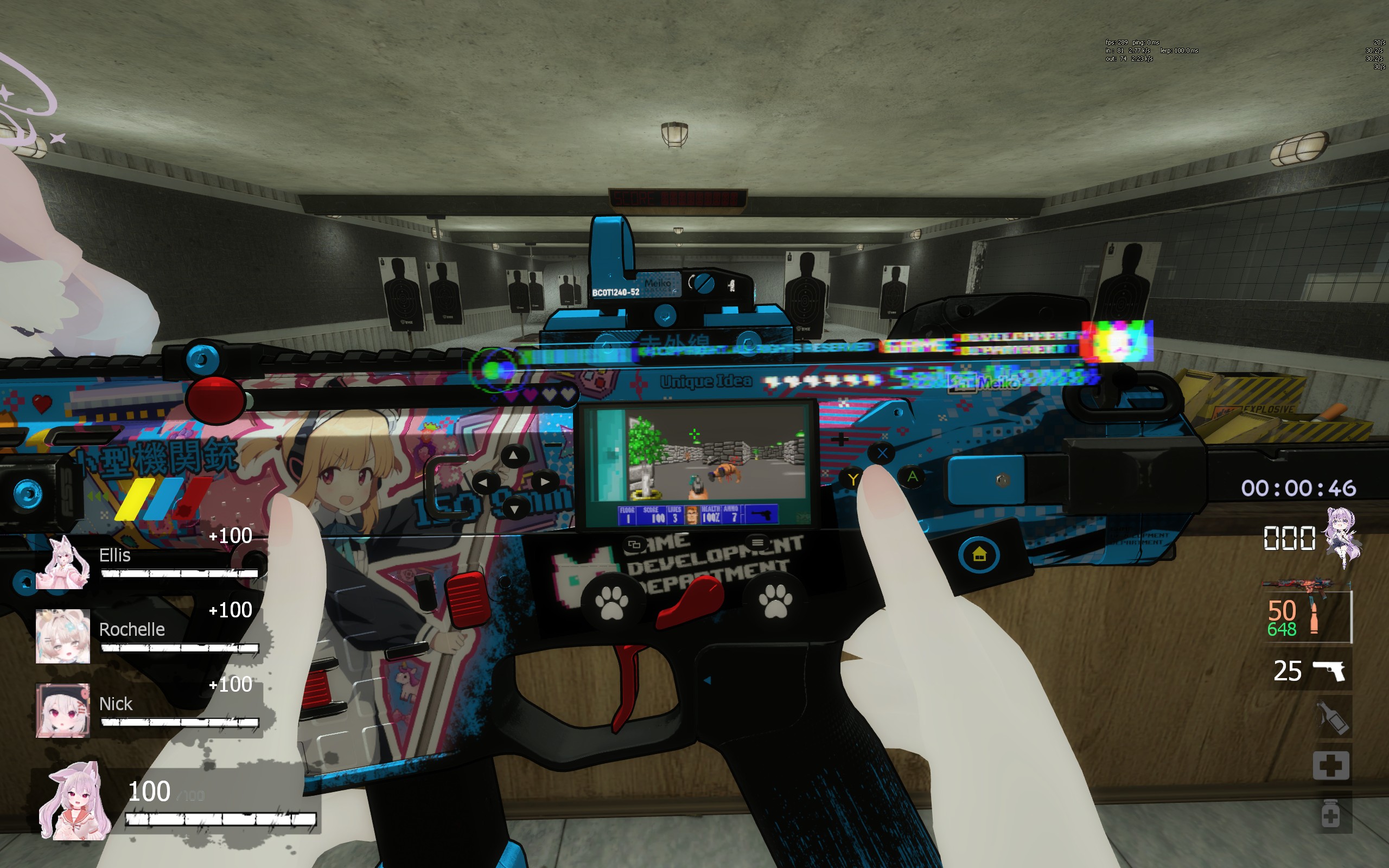
Task: Select Rochelle's teammate portrait
Action: click(62, 636)
